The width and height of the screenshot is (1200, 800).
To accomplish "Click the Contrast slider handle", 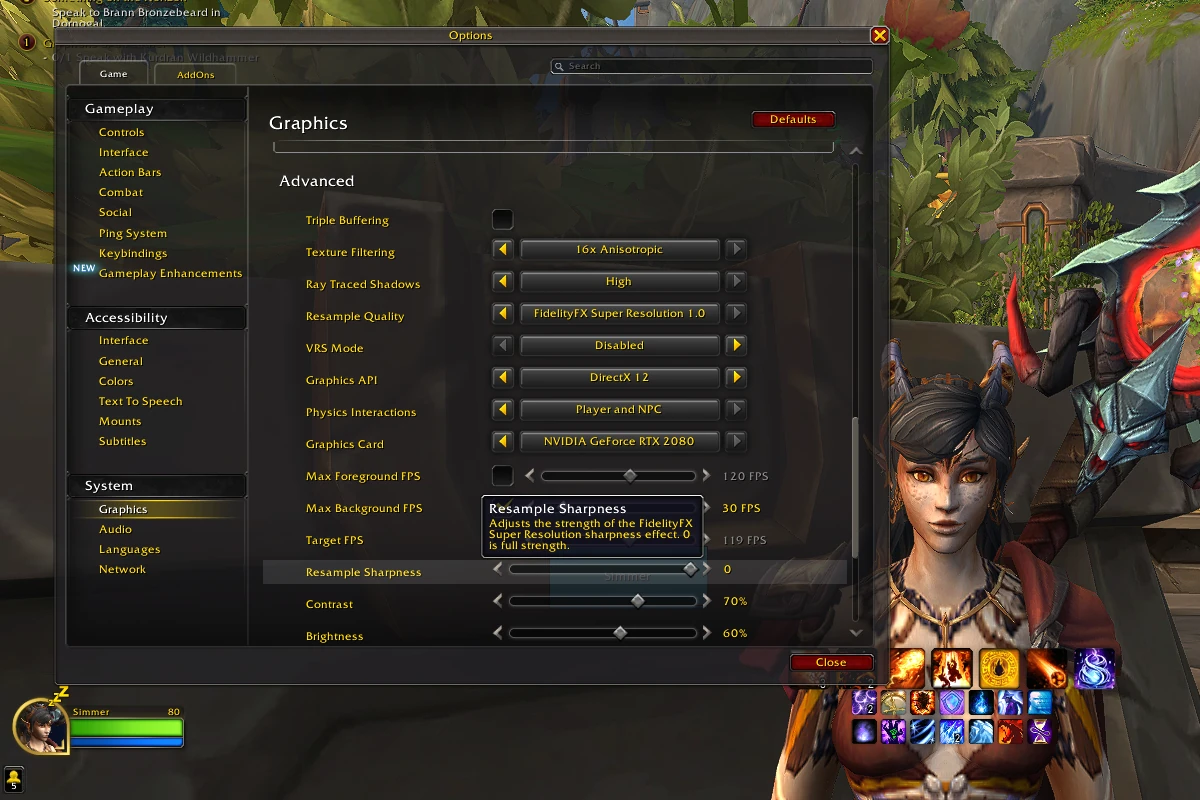I will click(x=638, y=602).
